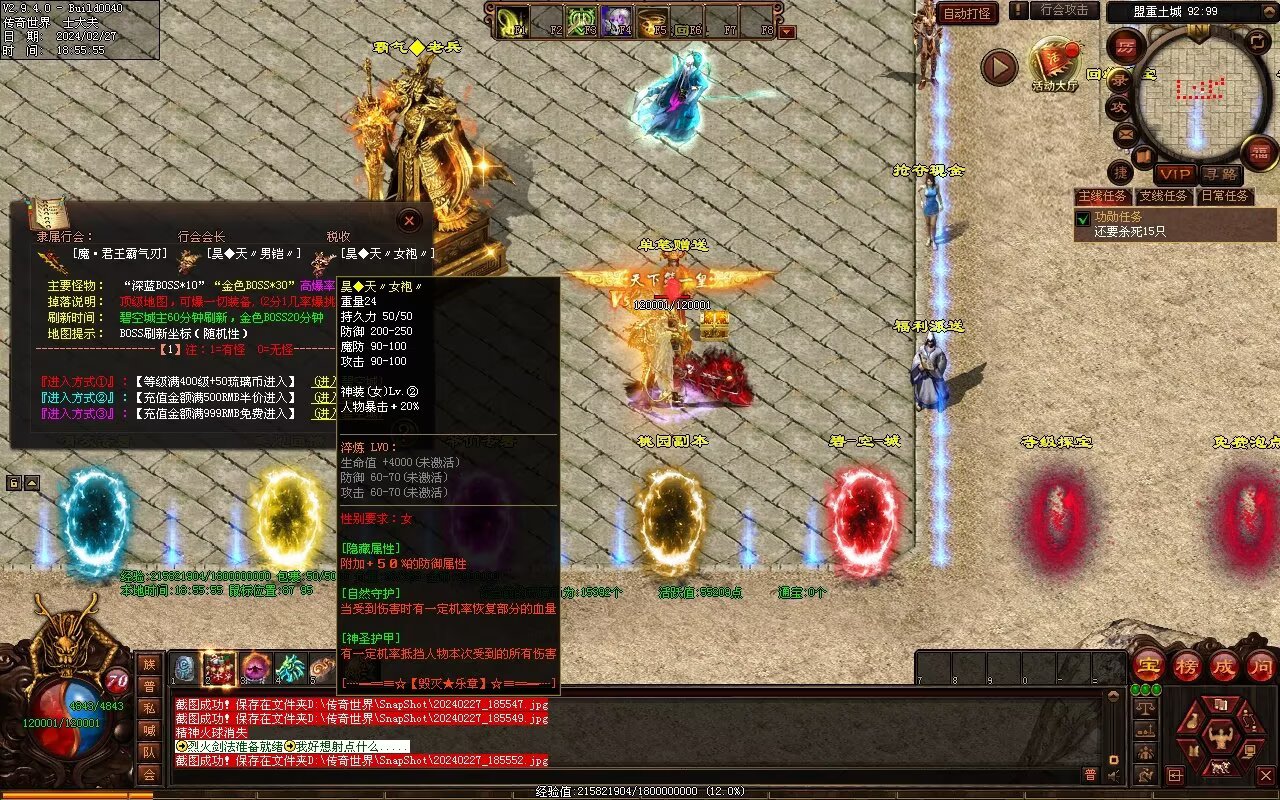Use the purple orb skill in slot 3
This screenshot has height=800, width=1280.
click(x=255, y=668)
